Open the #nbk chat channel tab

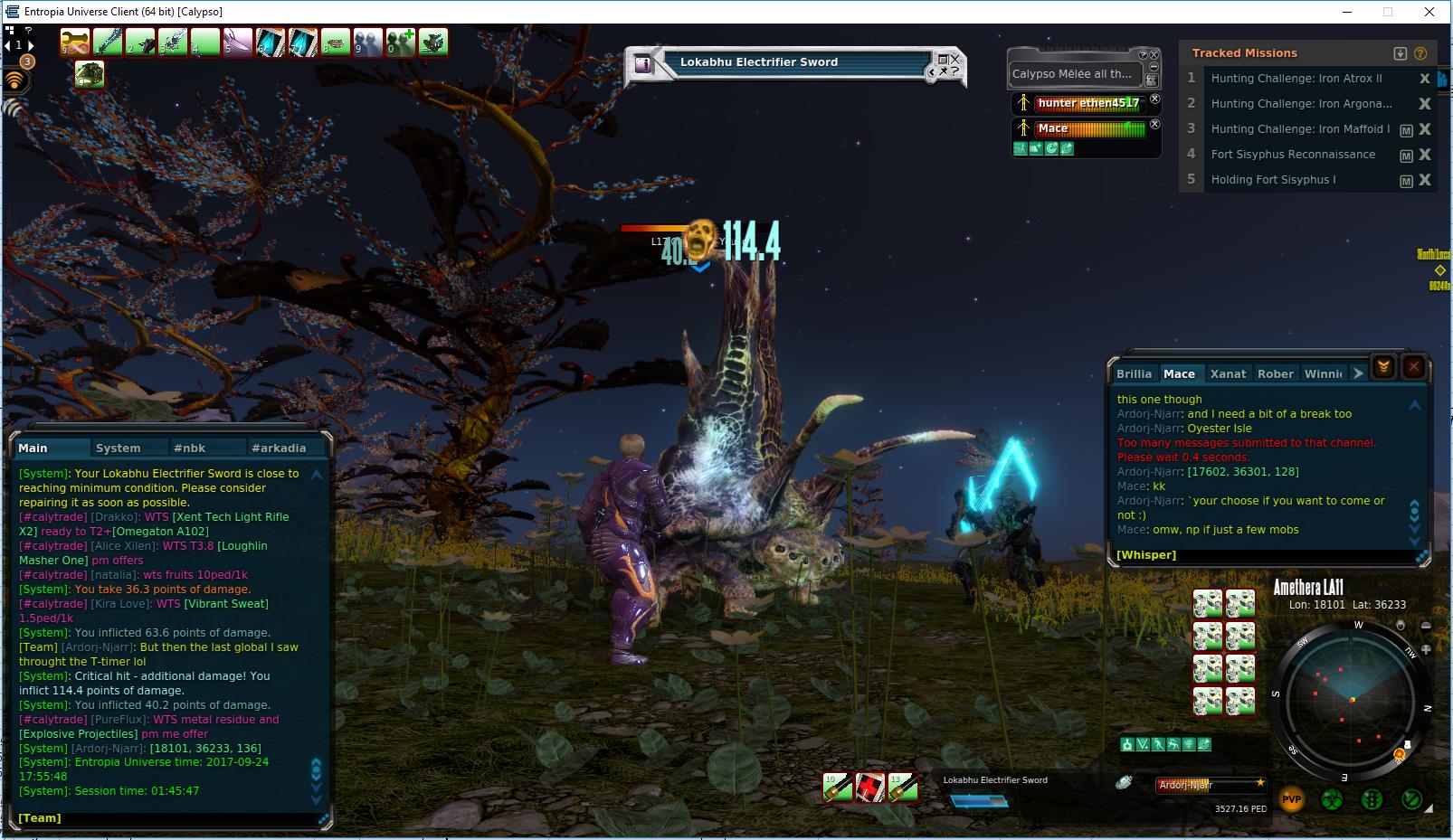pos(190,448)
